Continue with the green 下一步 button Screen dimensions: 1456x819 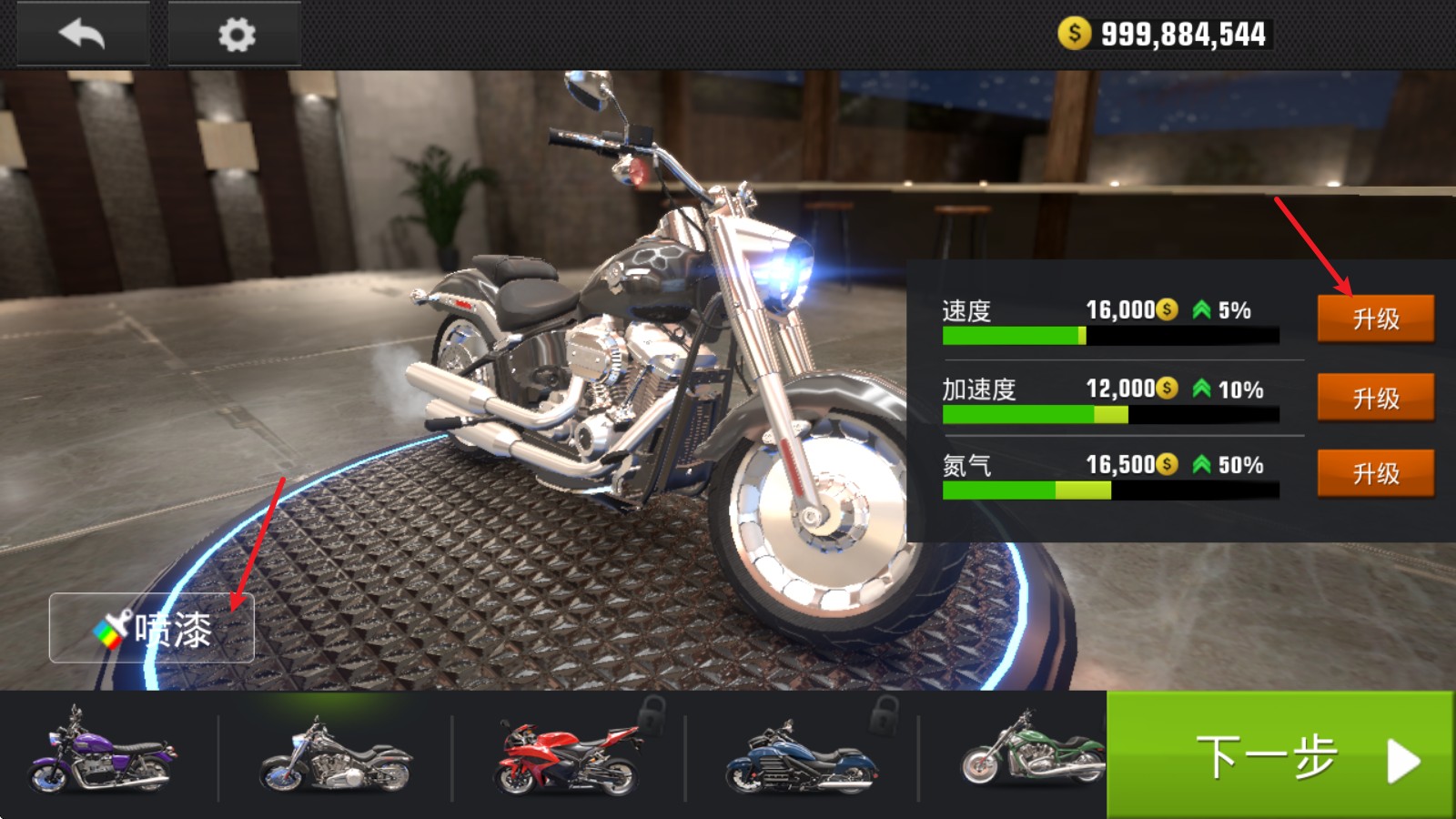(1279, 756)
